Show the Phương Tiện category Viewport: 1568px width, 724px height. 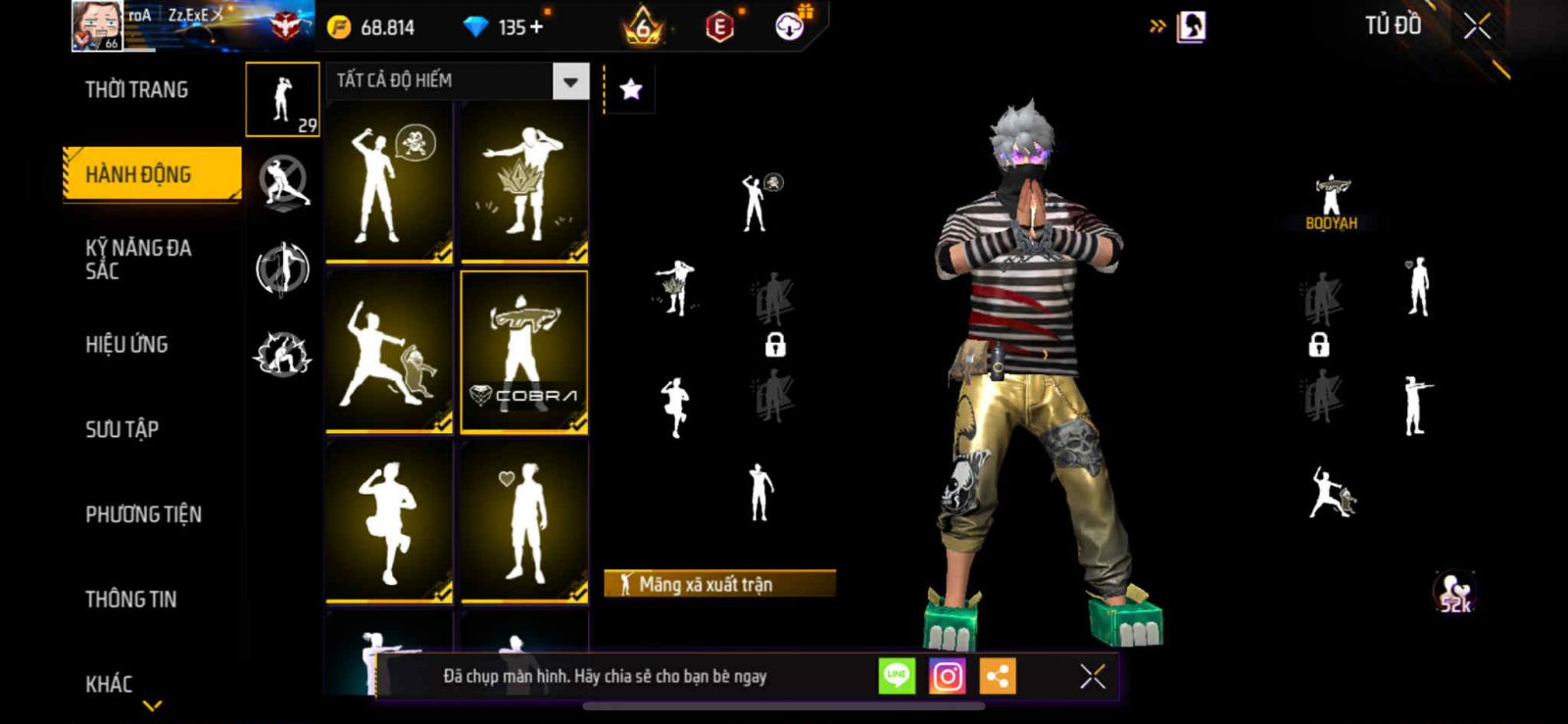143,514
